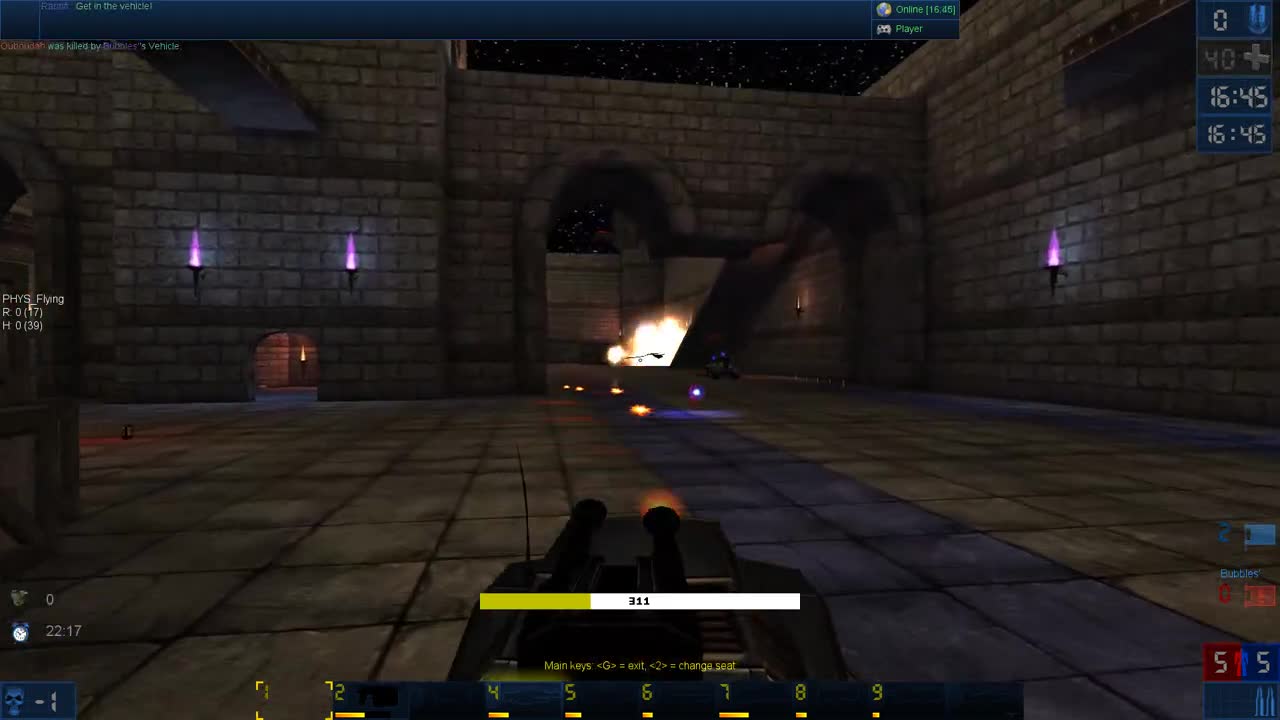Click the bullet ammo icon bottom-right corner
This screenshot has width=1280, height=720.
[x=1264, y=698]
